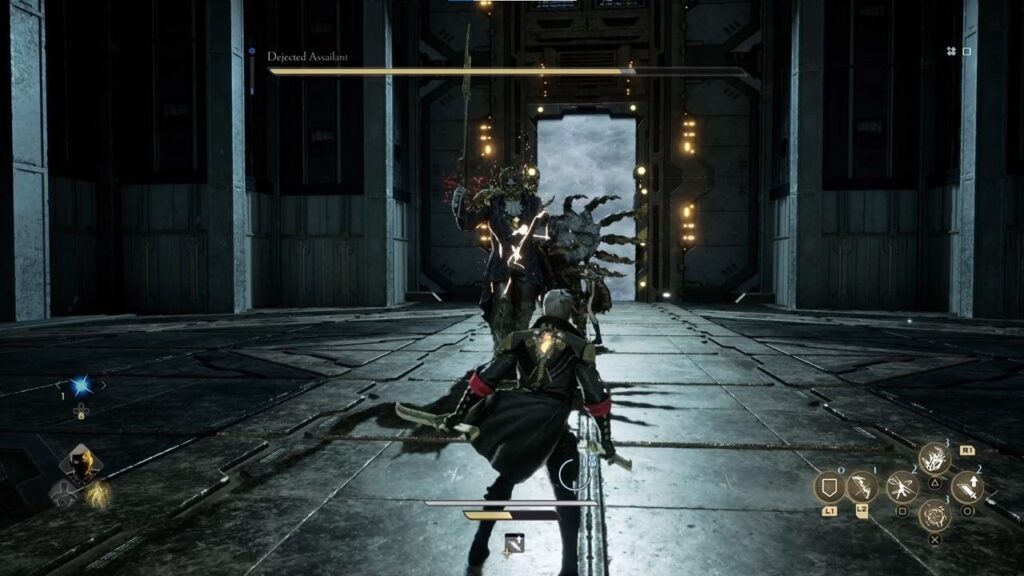
Task: Select the shield guard ability icon
Action: [829, 487]
